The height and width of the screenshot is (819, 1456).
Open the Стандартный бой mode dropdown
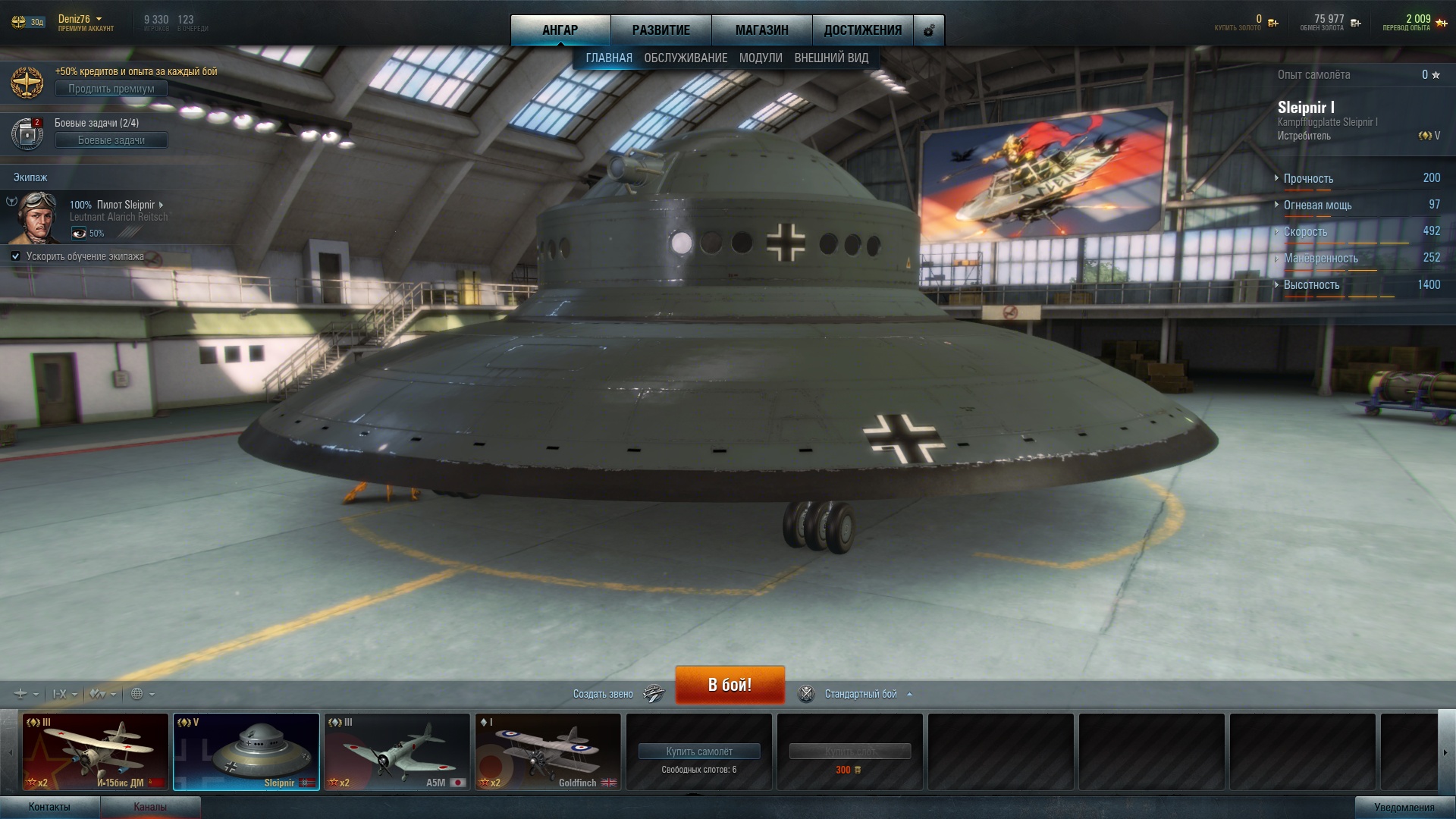coord(861,694)
